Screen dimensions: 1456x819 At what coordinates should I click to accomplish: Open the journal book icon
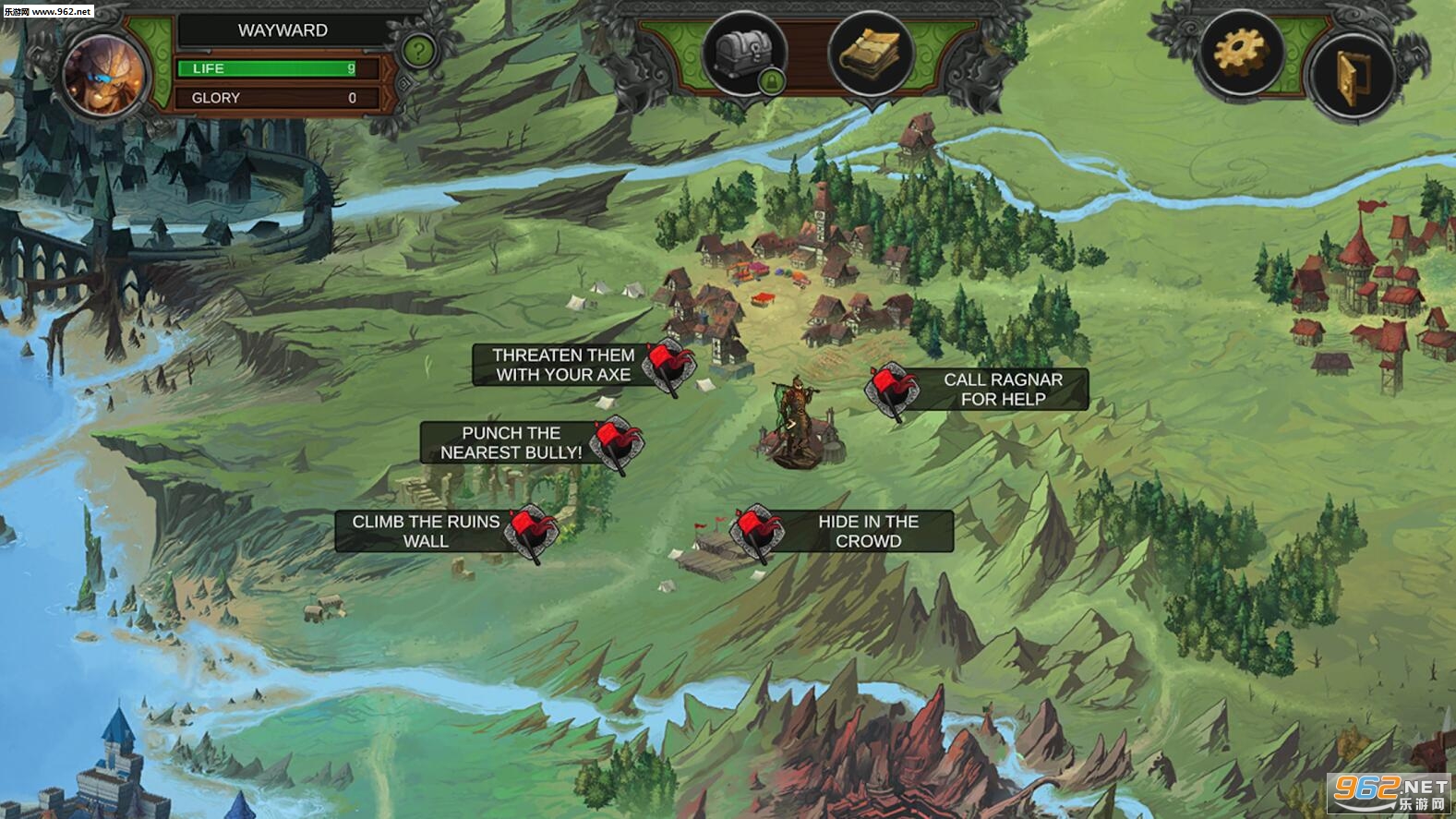click(870, 54)
